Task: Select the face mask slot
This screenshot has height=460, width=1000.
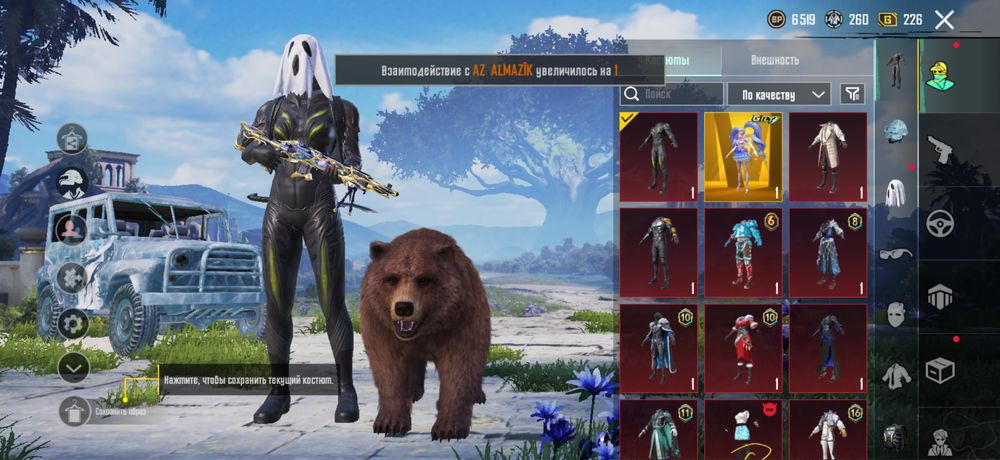Action: [896, 315]
